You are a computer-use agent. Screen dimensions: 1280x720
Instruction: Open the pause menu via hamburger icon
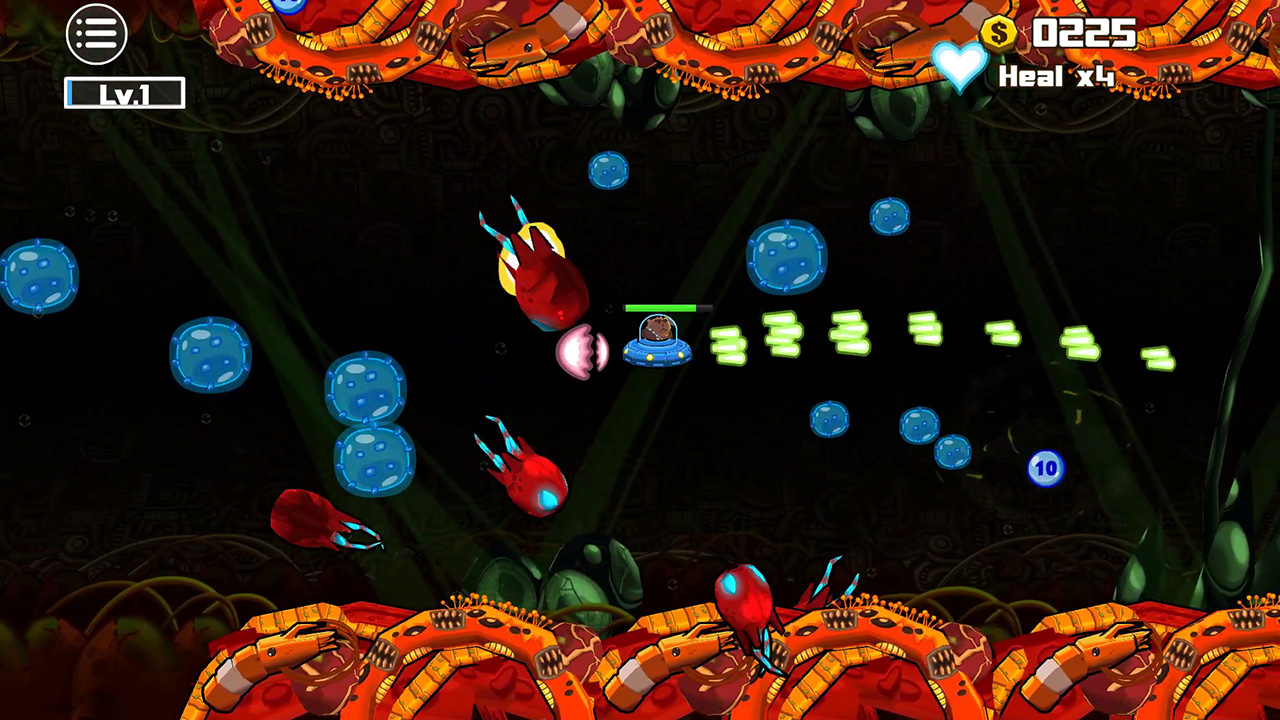[96, 33]
